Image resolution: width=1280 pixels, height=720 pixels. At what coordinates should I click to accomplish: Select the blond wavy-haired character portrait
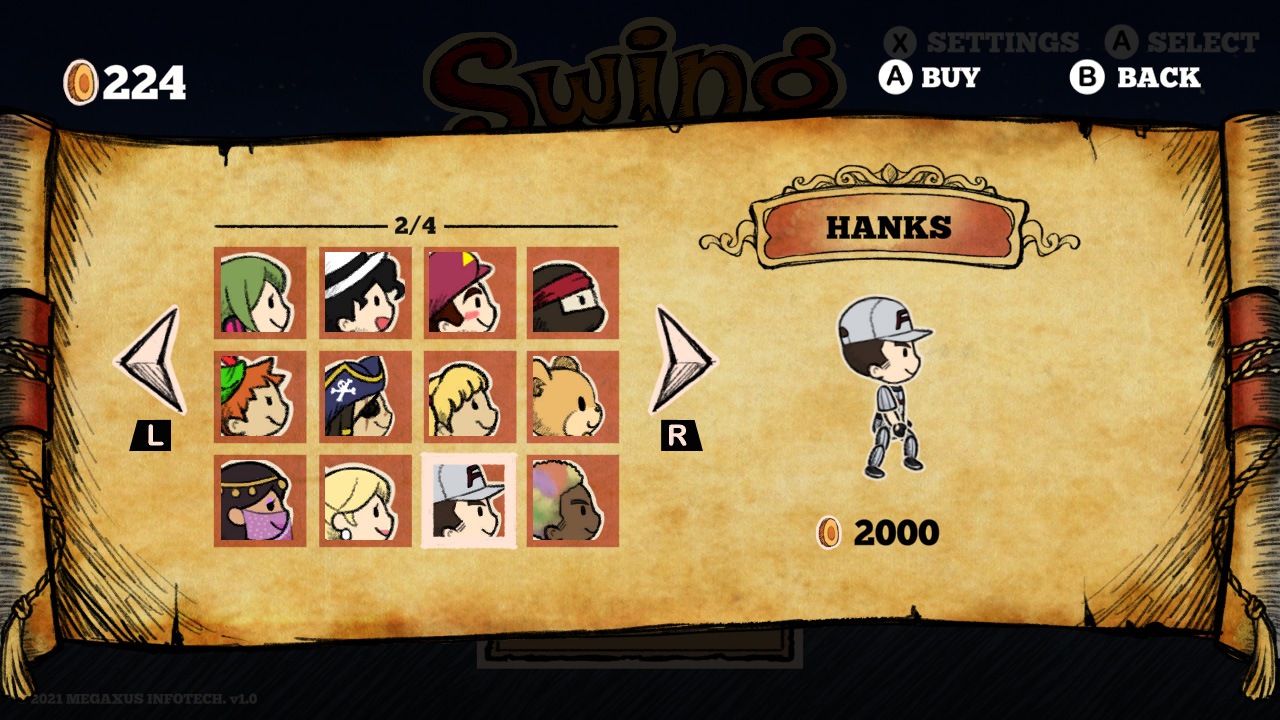click(470, 398)
